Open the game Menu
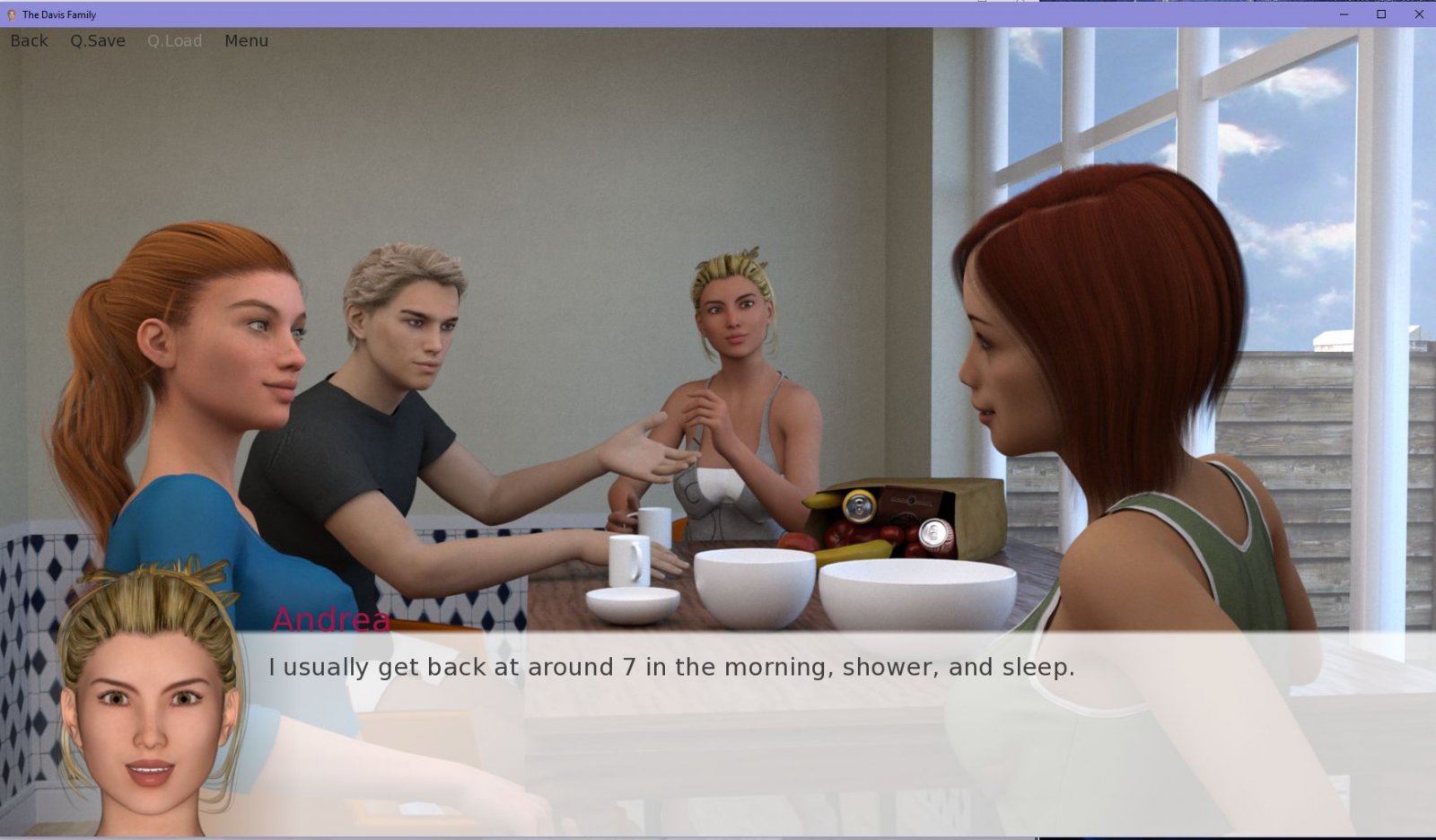 [x=246, y=40]
